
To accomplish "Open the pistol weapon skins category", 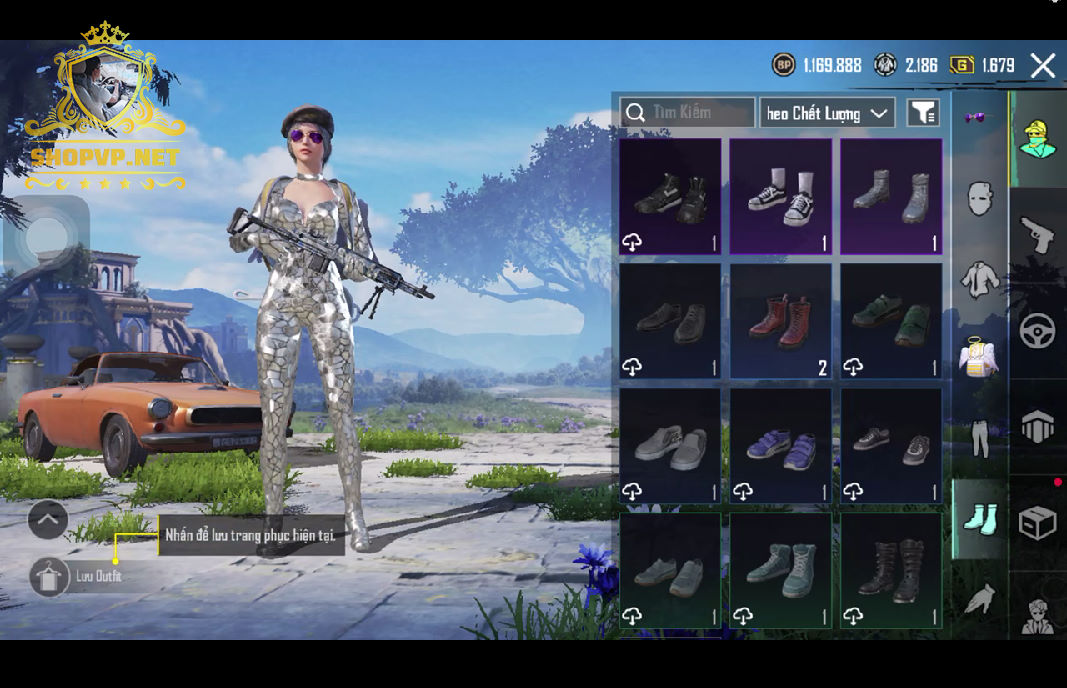I will [x=1038, y=236].
